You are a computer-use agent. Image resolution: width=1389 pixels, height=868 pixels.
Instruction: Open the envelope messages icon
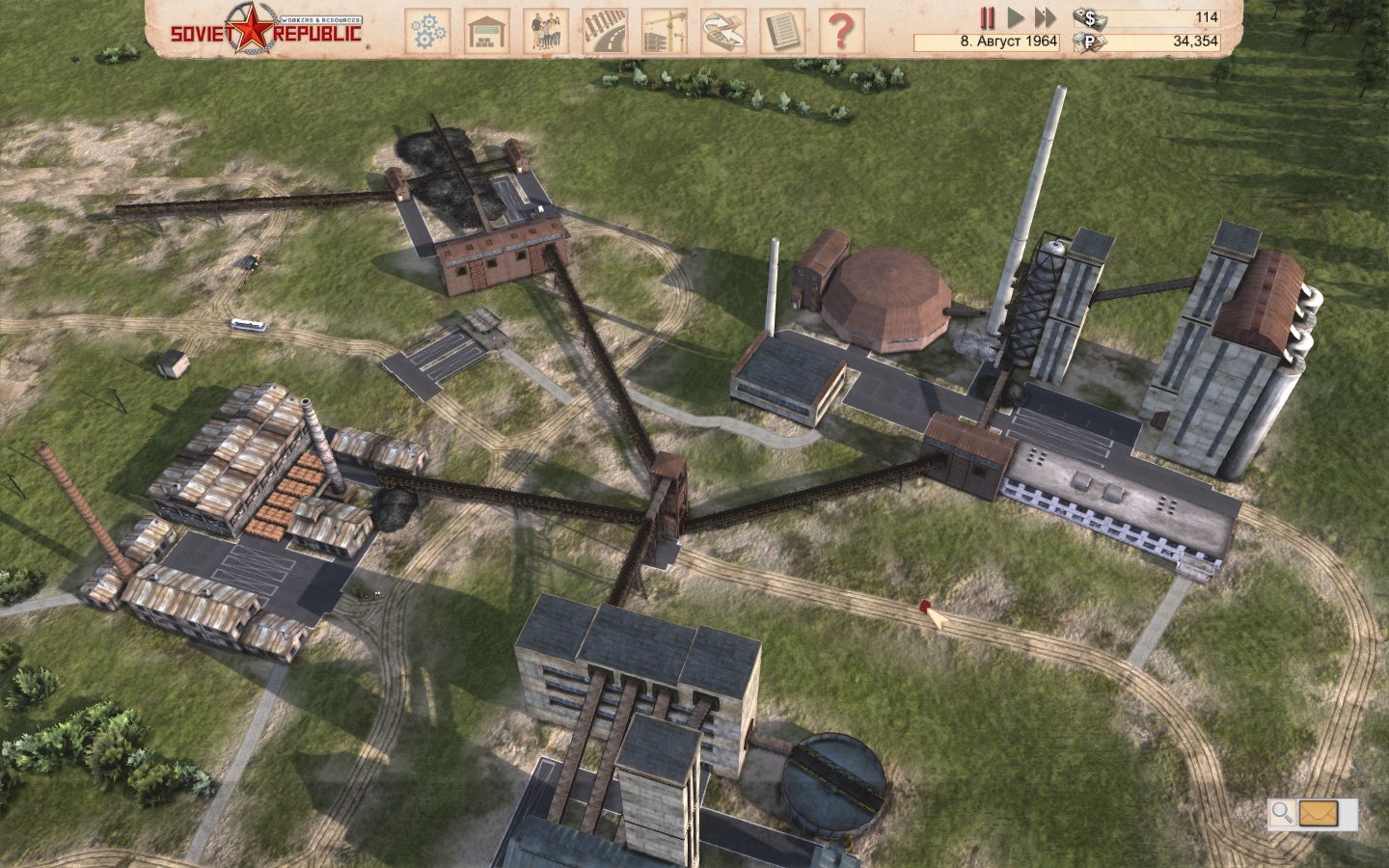pos(1317,813)
